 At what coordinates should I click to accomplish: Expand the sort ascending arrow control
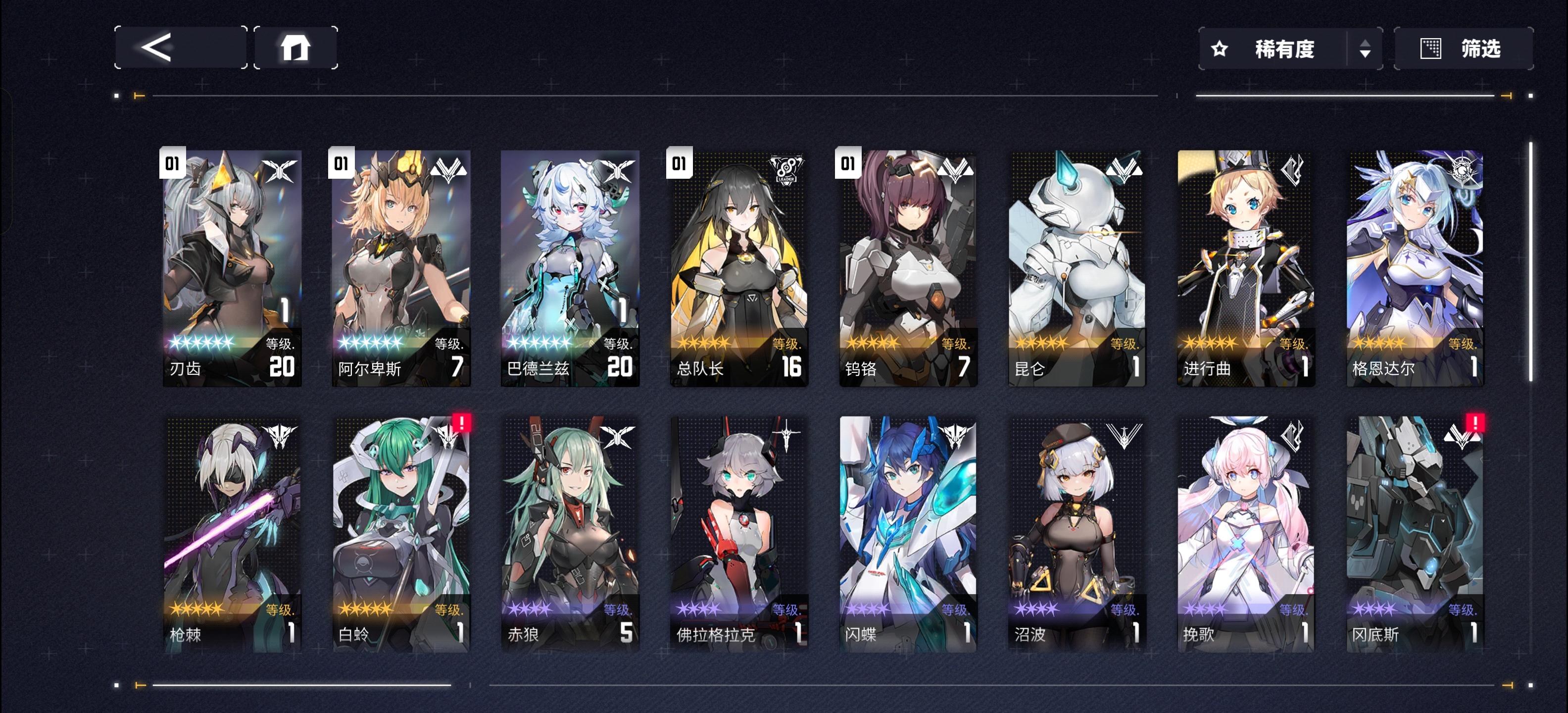pyautogui.click(x=1365, y=44)
